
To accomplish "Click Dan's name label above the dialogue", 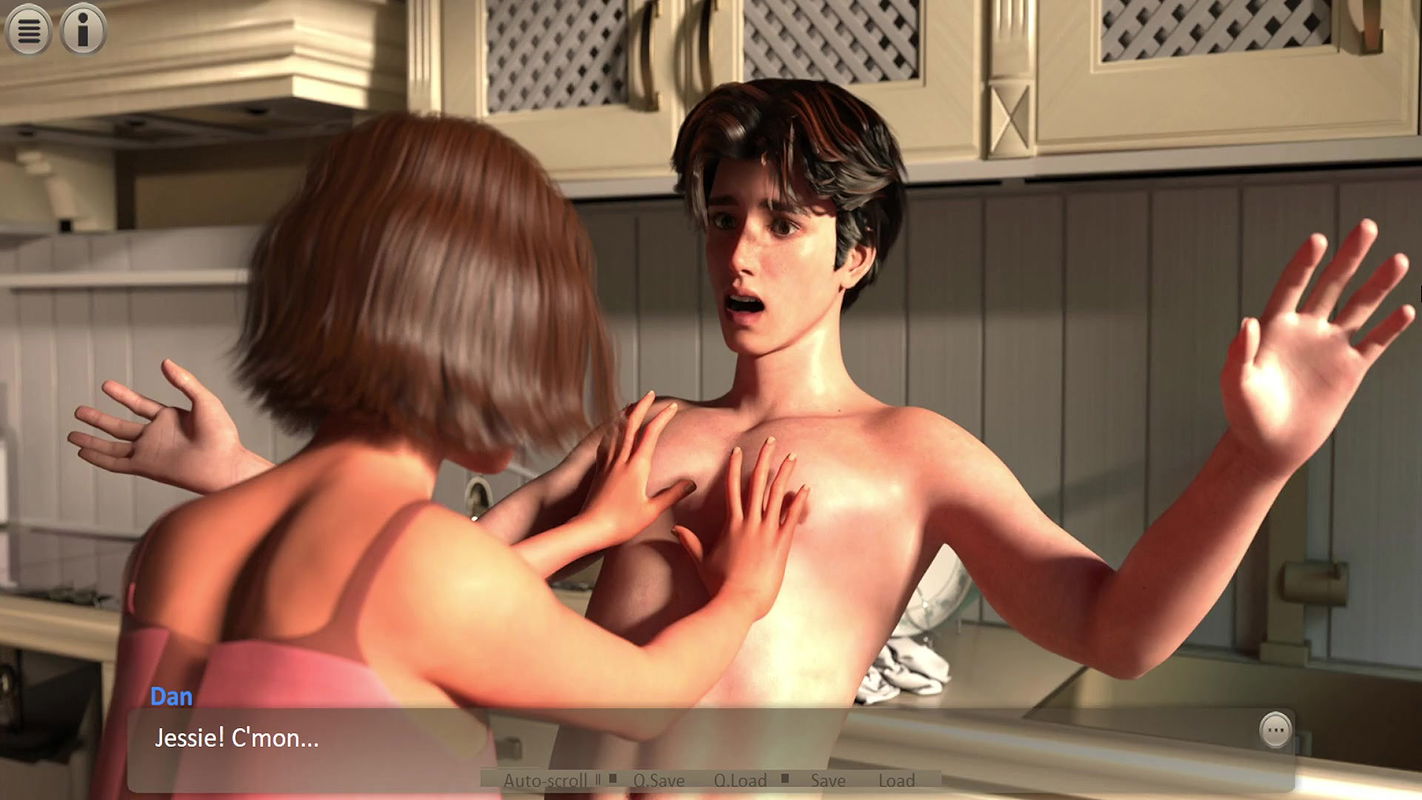I will 171,696.
